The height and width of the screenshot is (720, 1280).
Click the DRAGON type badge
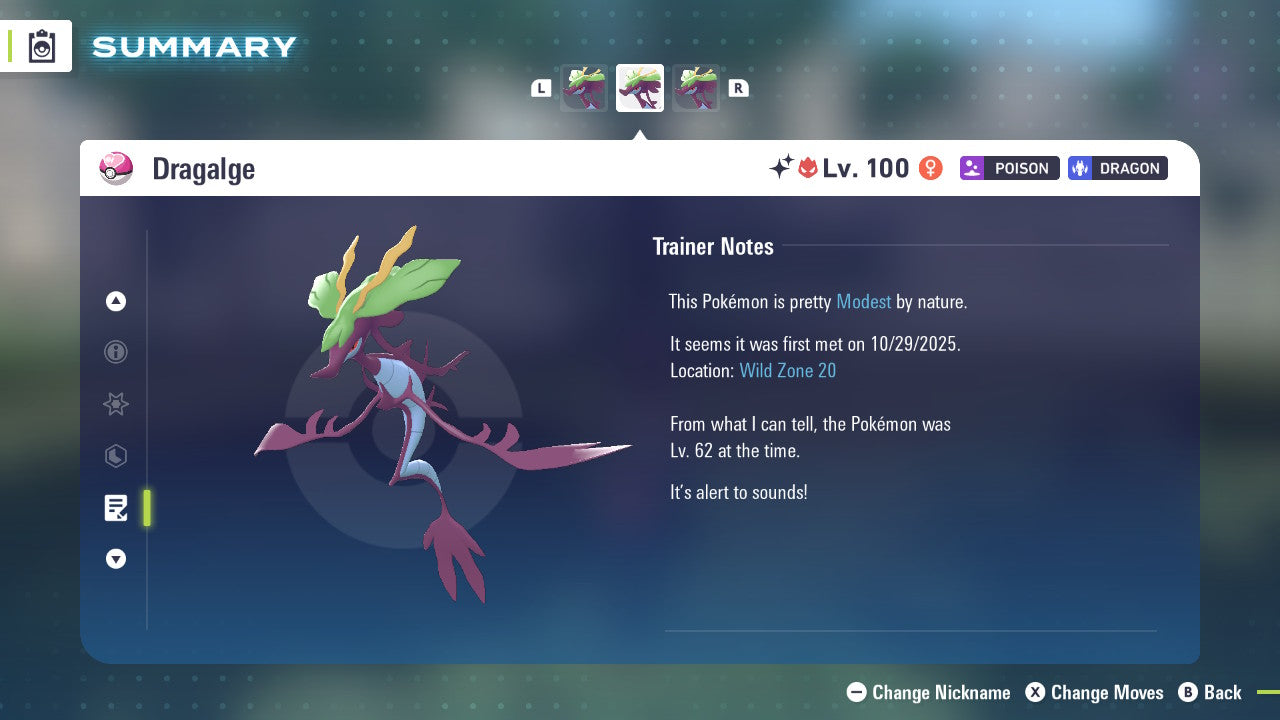1117,168
